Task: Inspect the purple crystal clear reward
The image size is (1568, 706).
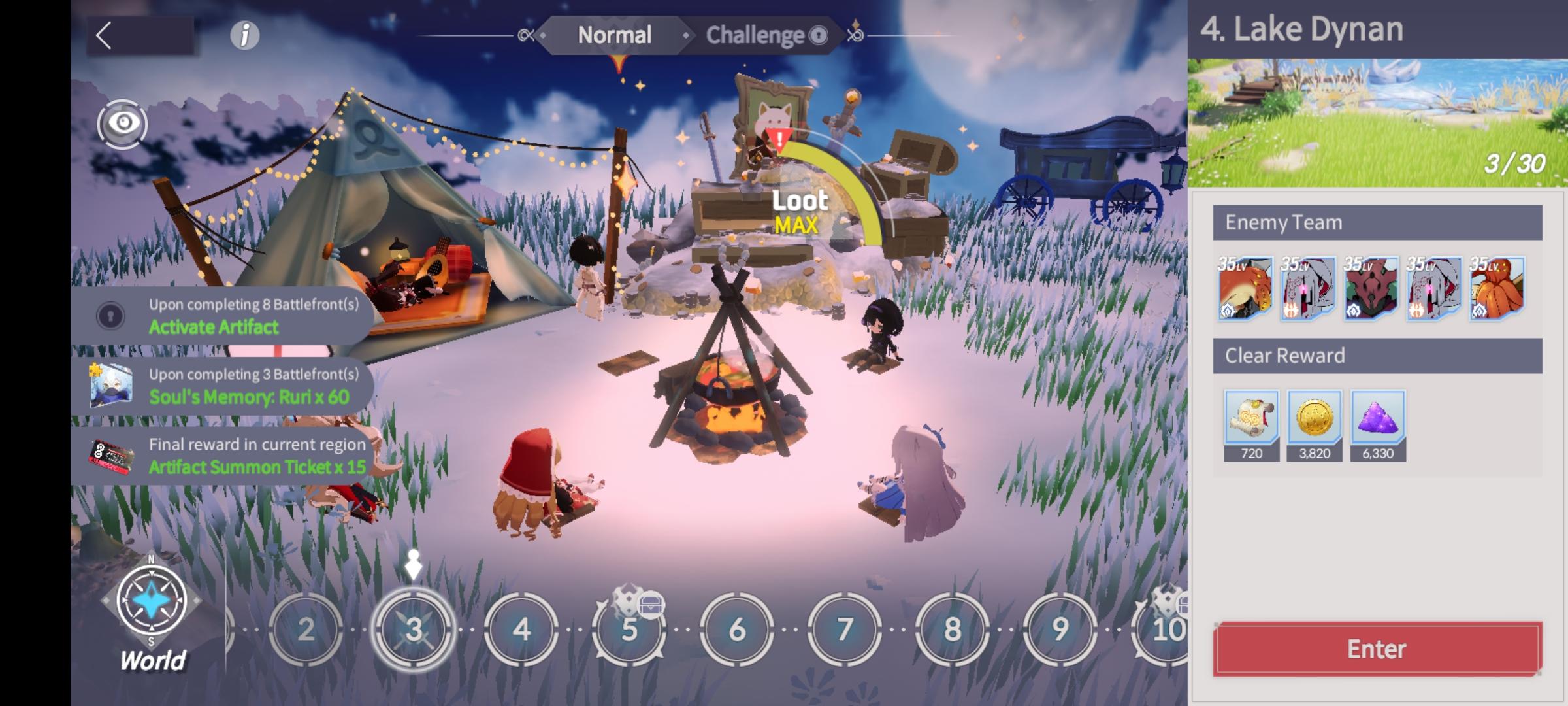Action: (1378, 418)
